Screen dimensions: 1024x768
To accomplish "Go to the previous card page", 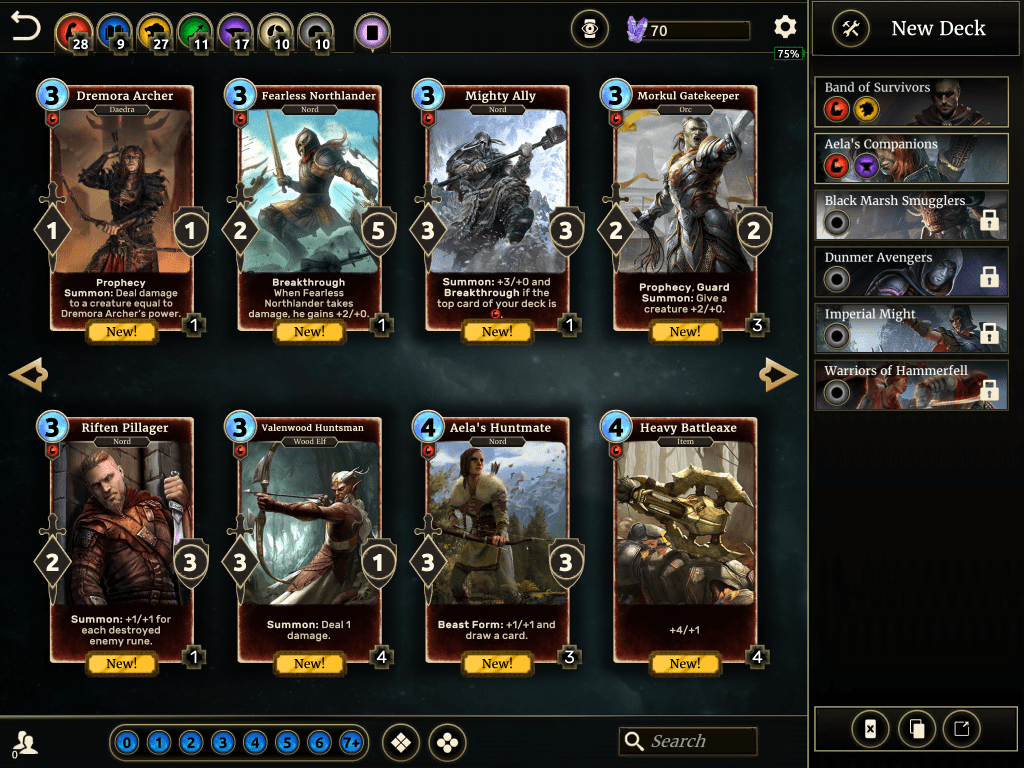I will tap(28, 375).
